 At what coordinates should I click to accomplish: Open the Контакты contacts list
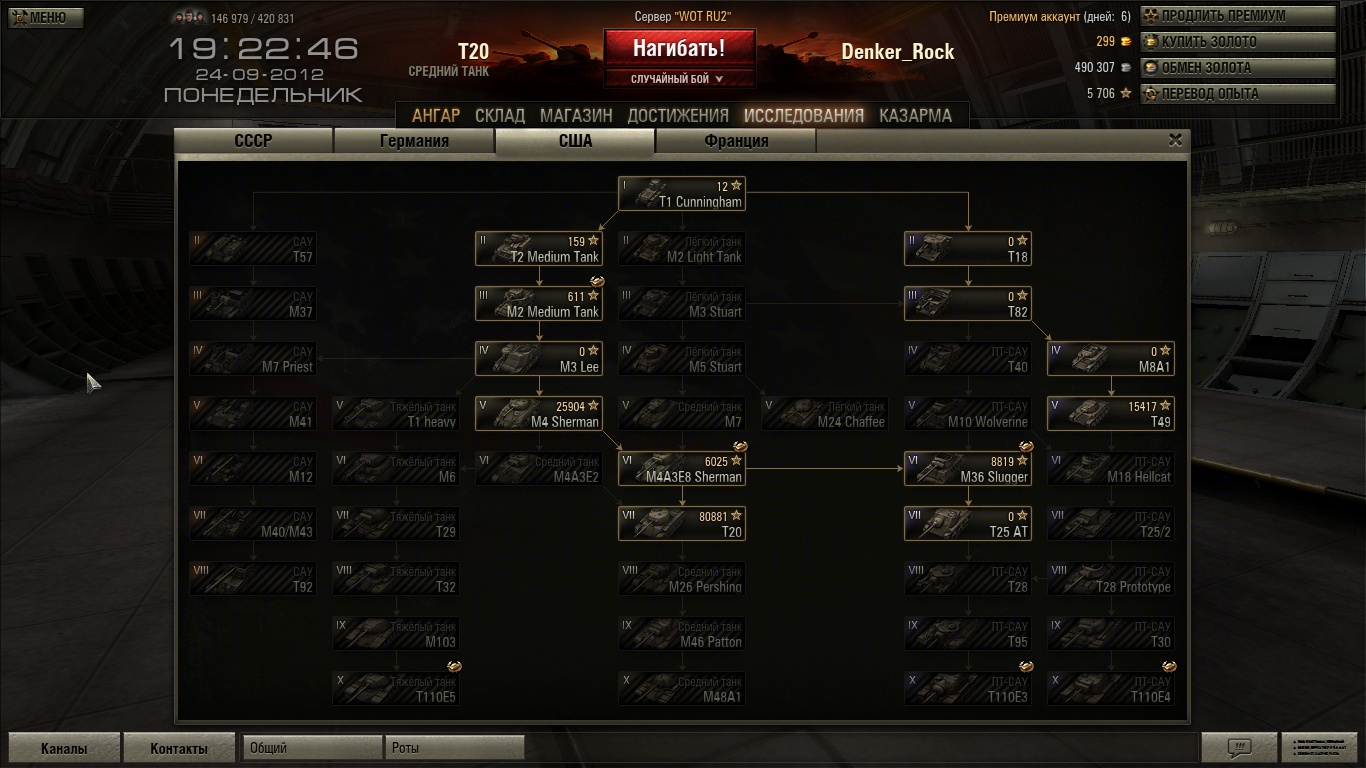point(179,748)
